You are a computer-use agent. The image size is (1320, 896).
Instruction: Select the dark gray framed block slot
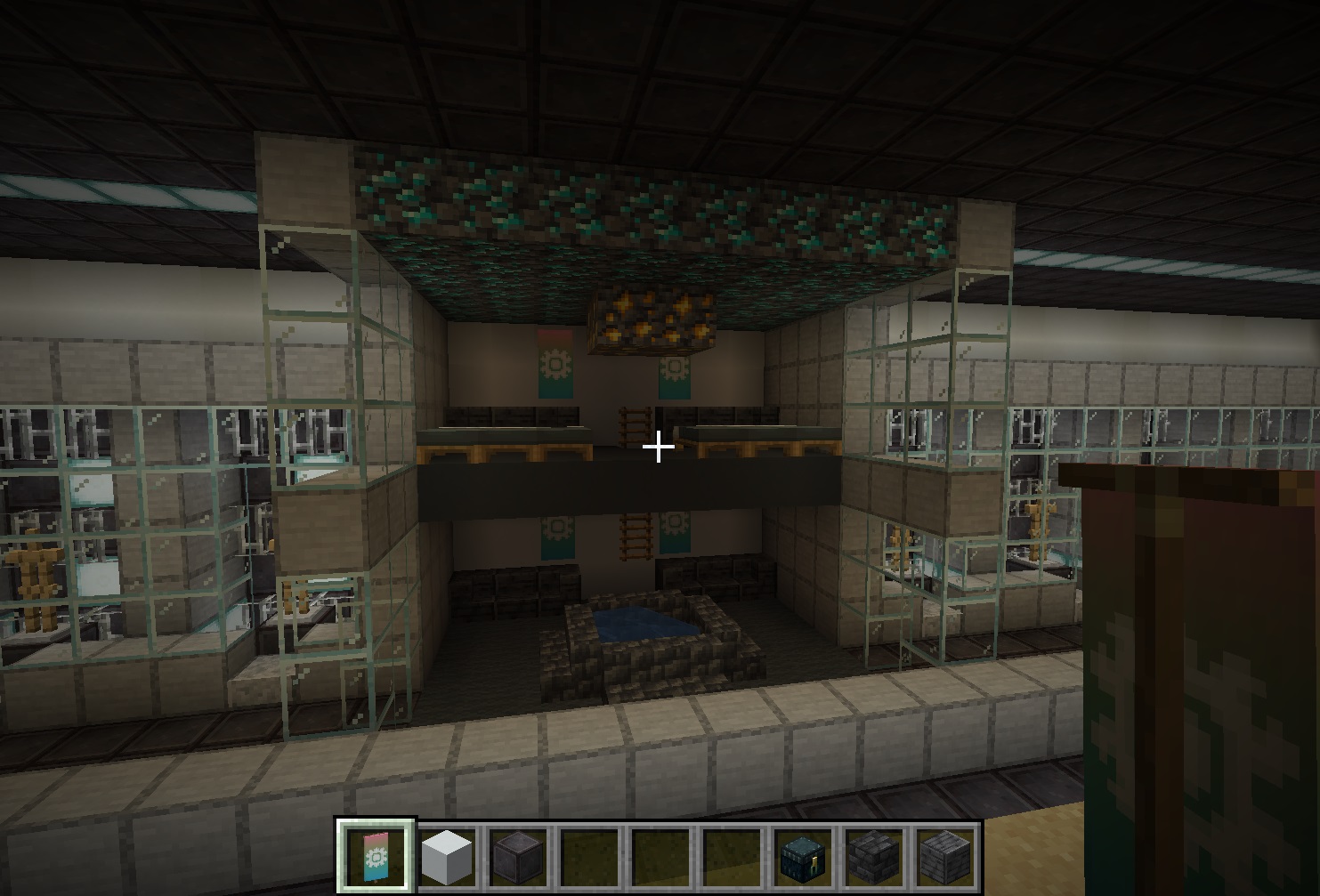517,856
